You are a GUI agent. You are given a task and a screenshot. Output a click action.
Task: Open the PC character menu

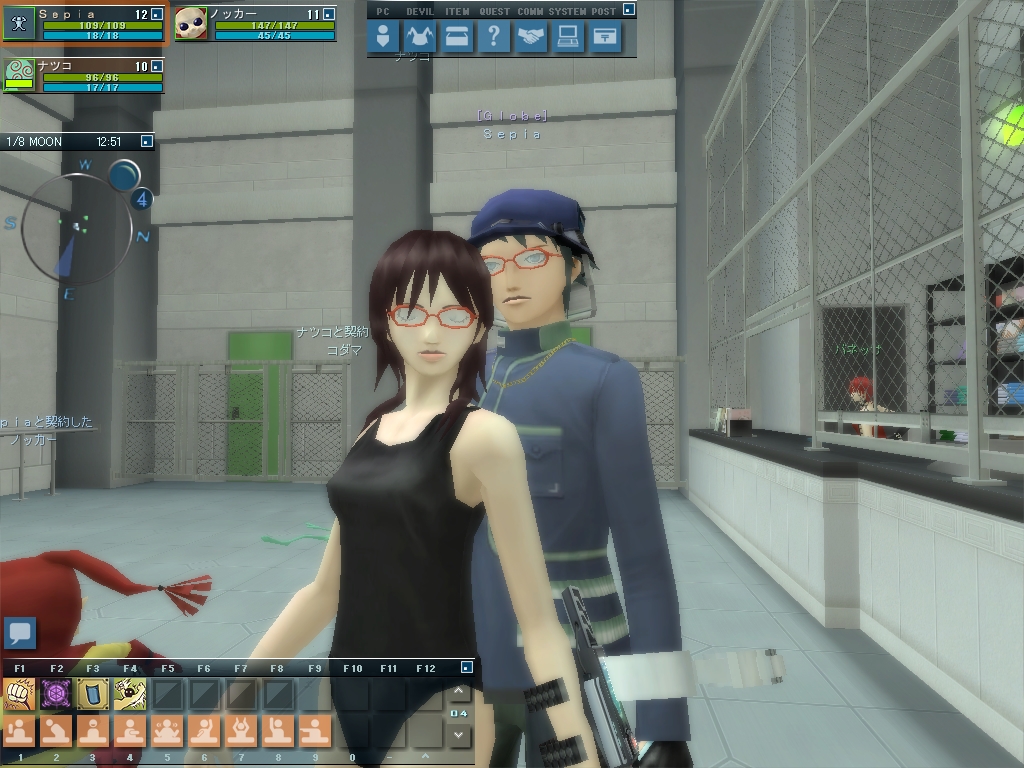[383, 37]
